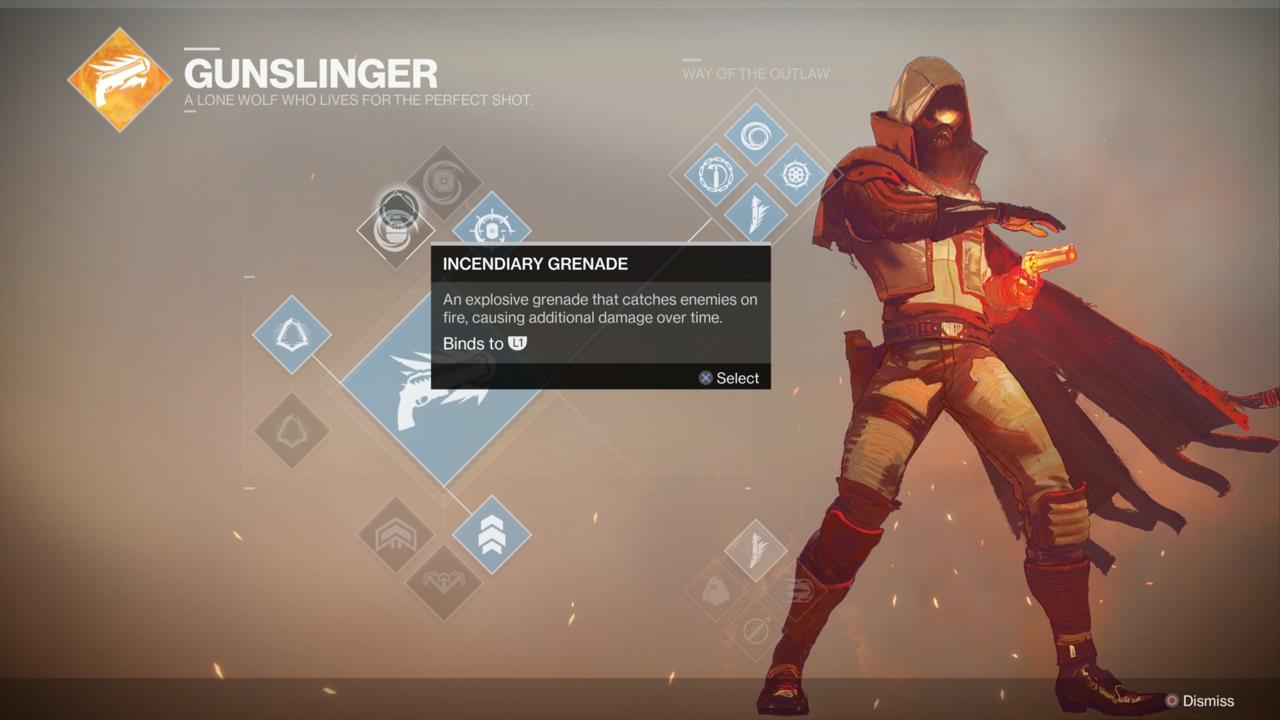Choose the dimmed swirl grenade node
1280x720 pixels.
click(x=443, y=182)
